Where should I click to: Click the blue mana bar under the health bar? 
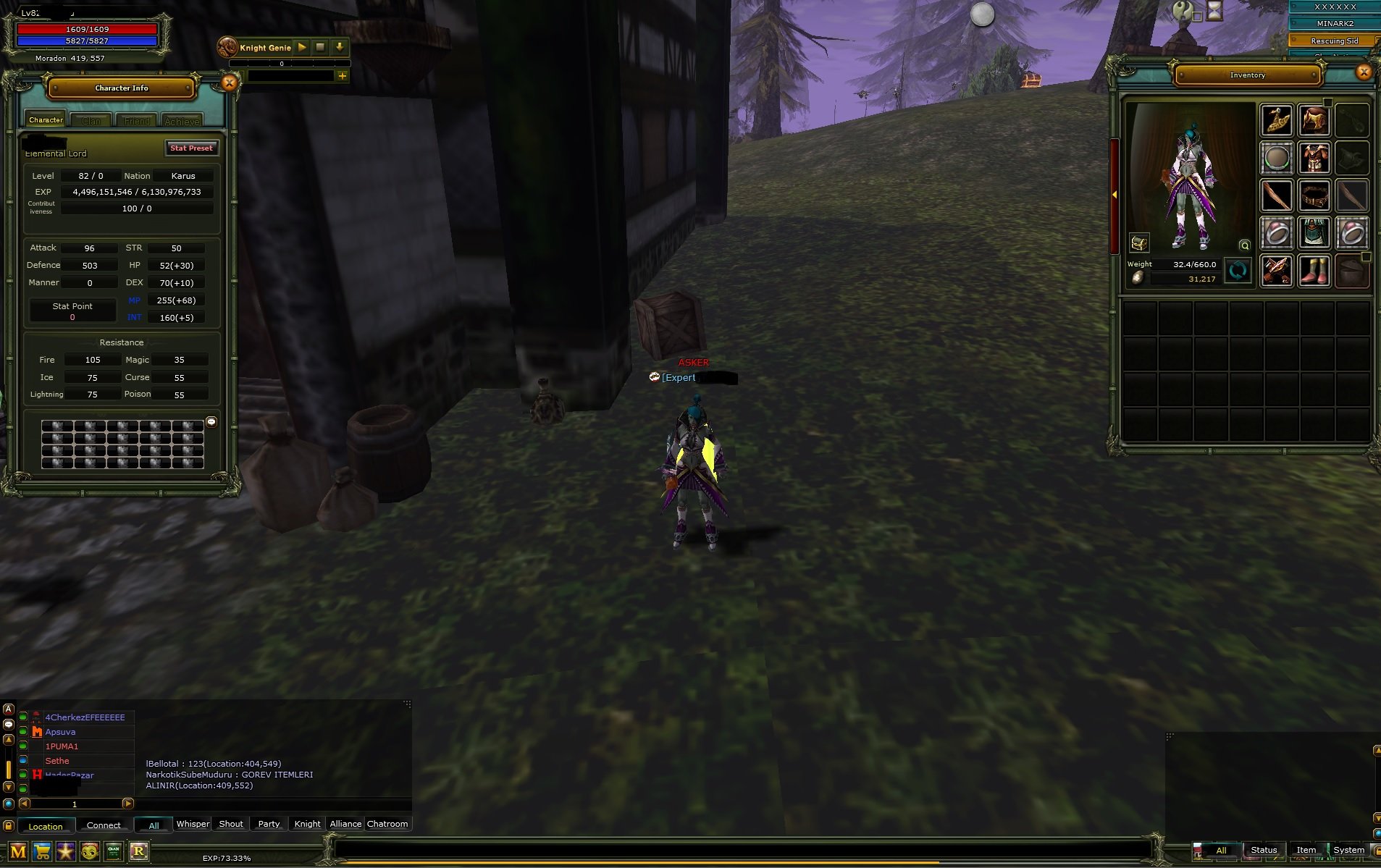87,41
